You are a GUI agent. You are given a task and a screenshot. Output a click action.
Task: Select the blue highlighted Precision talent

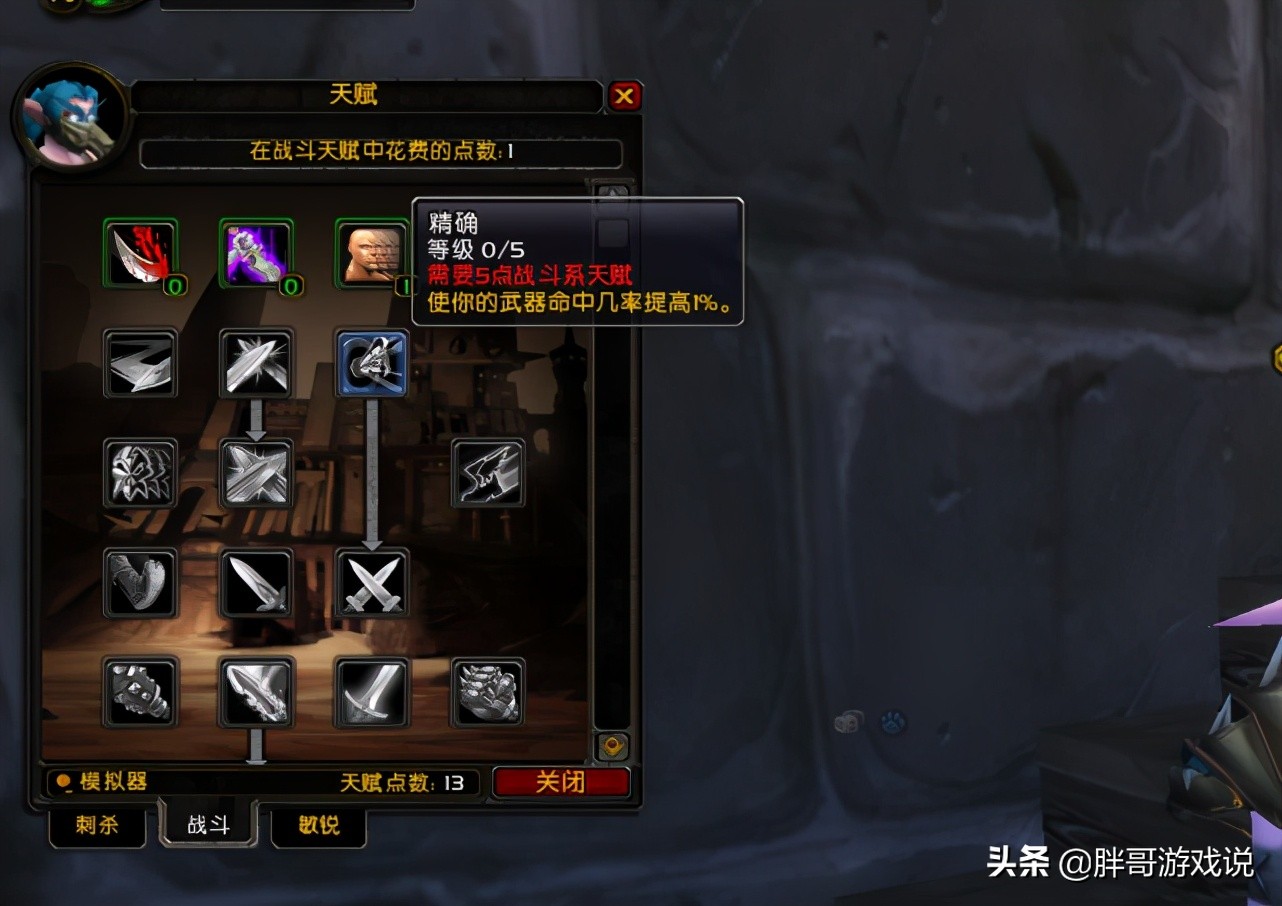pos(371,364)
